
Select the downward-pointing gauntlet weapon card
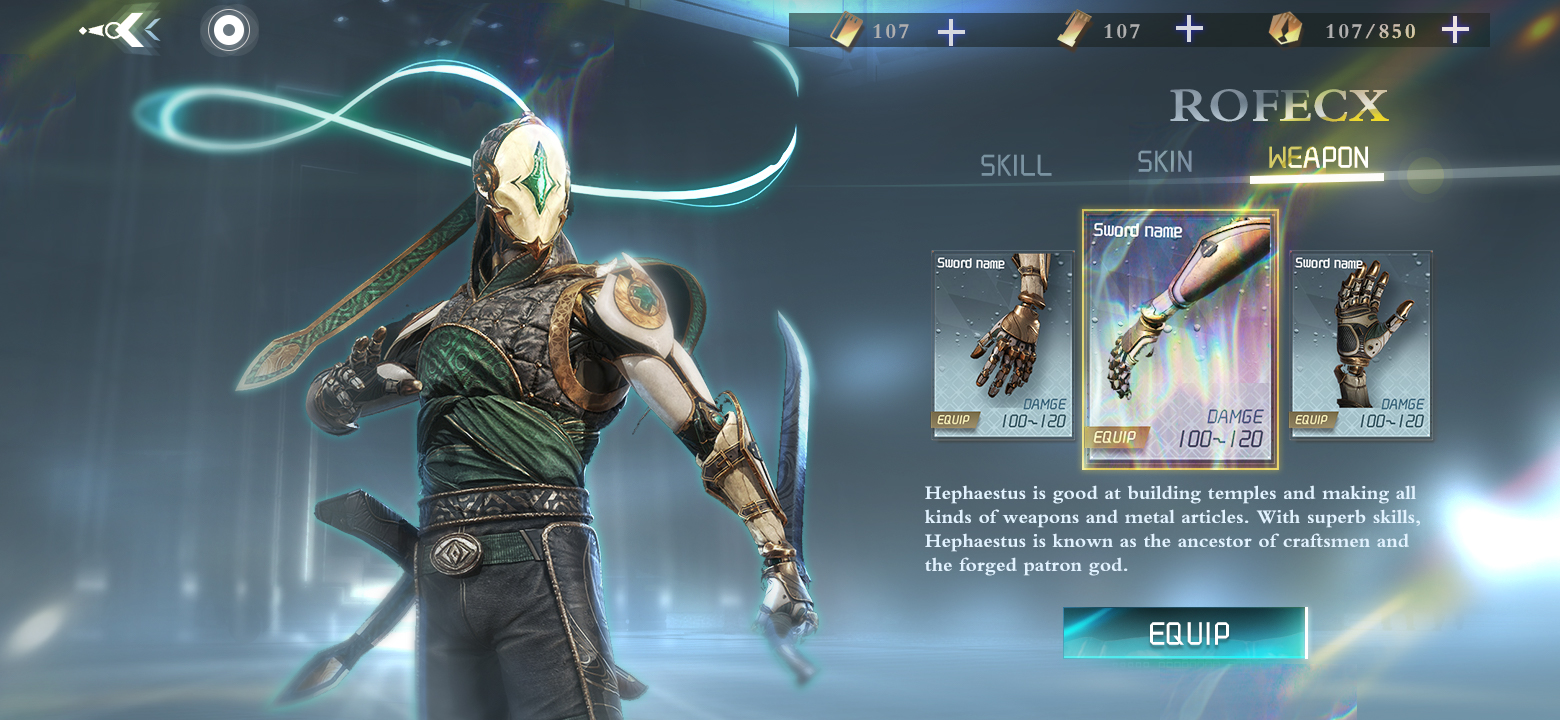tap(1003, 343)
